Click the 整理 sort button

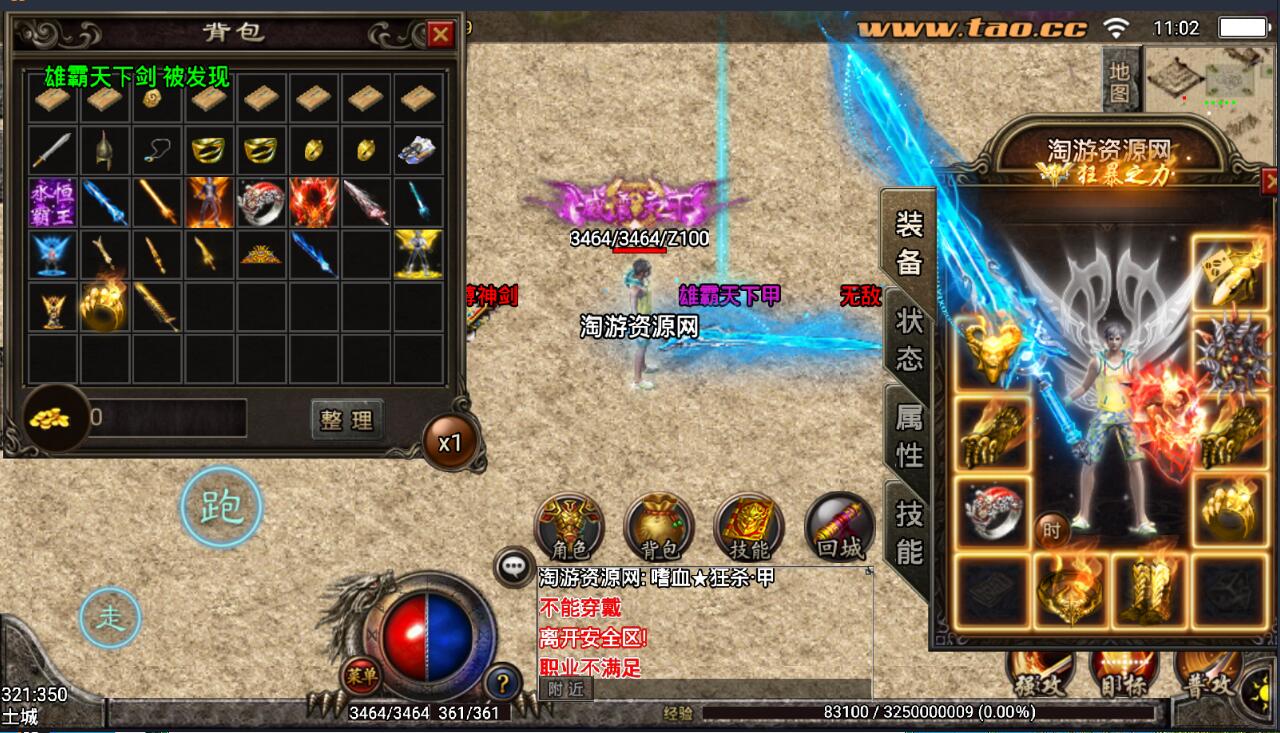click(x=346, y=420)
